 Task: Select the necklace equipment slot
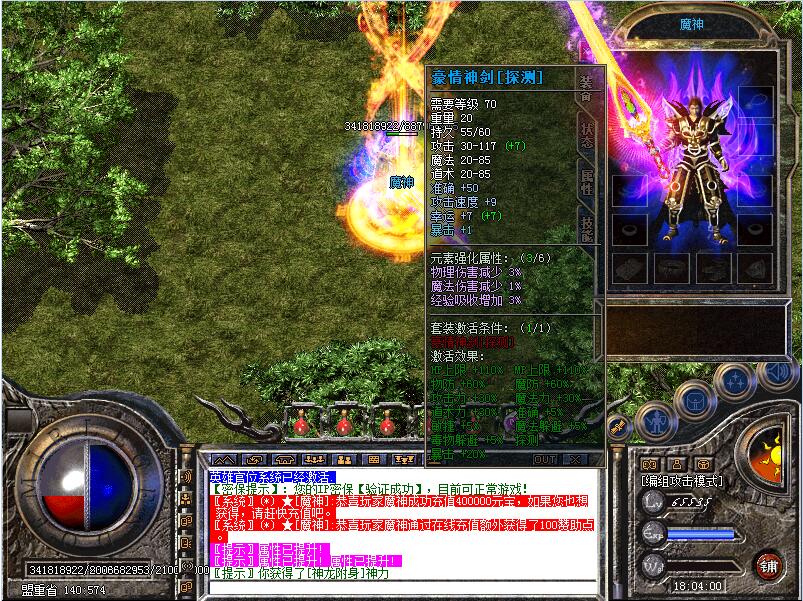(757, 101)
